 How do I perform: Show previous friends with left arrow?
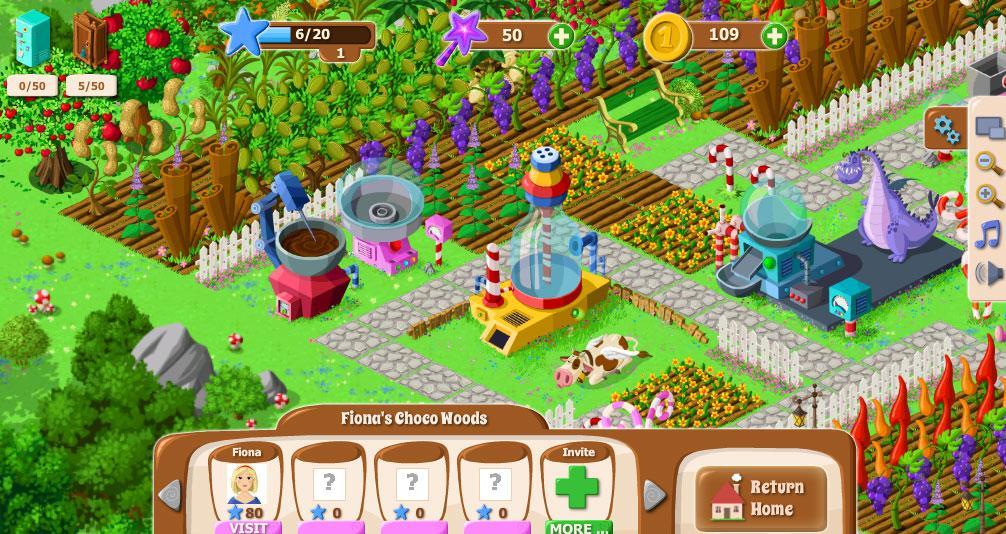tap(170, 494)
